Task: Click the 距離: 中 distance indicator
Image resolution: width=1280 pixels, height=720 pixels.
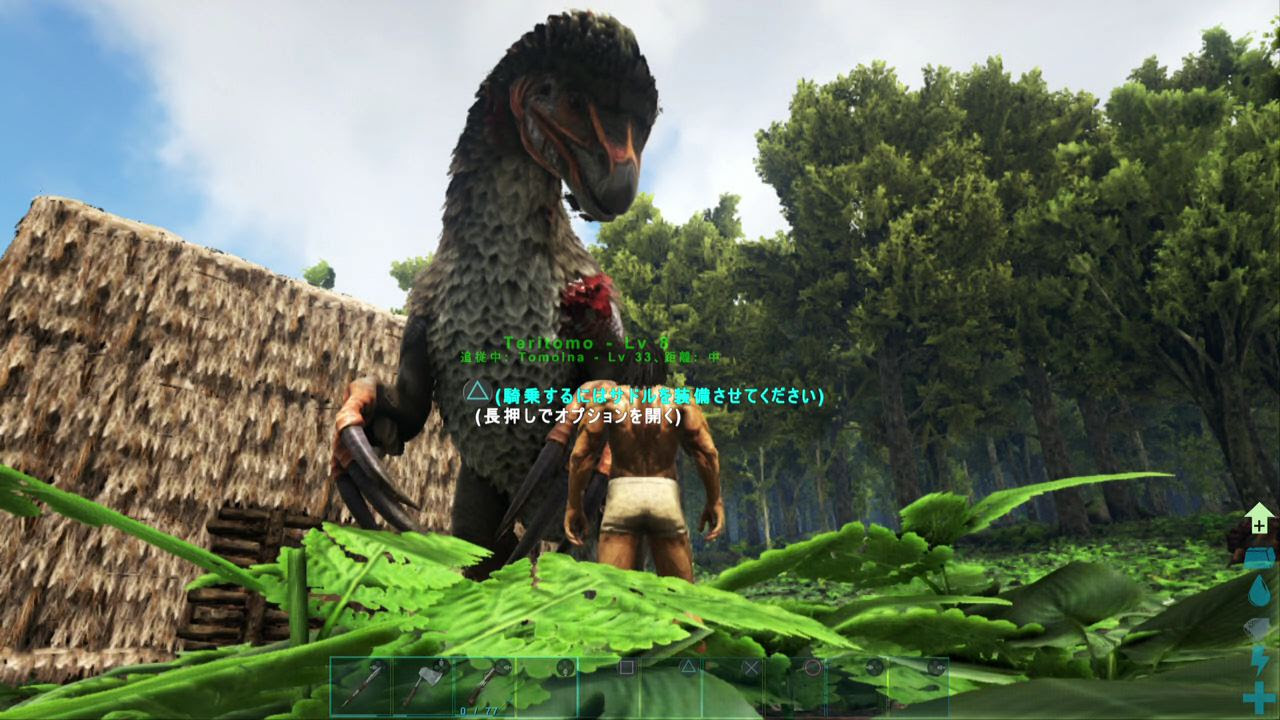Action: pos(692,356)
